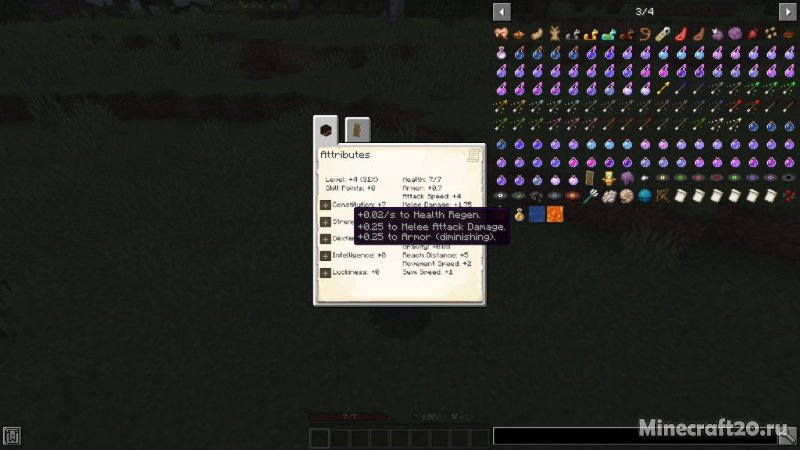The height and width of the screenshot is (450, 800).
Task: Increase the Strength attribute
Action: click(x=325, y=221)
